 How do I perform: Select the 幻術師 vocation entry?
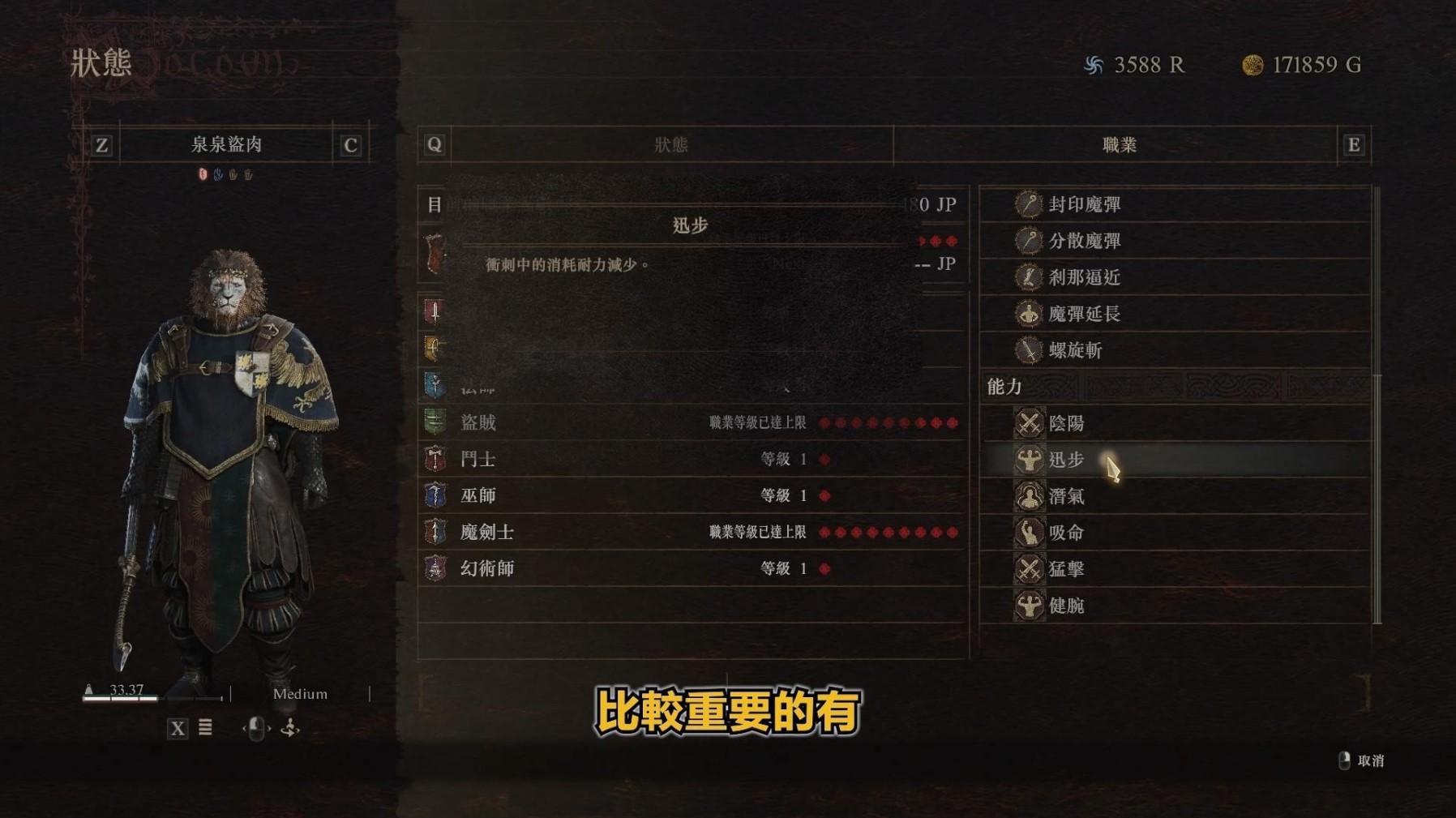(485, 568)
